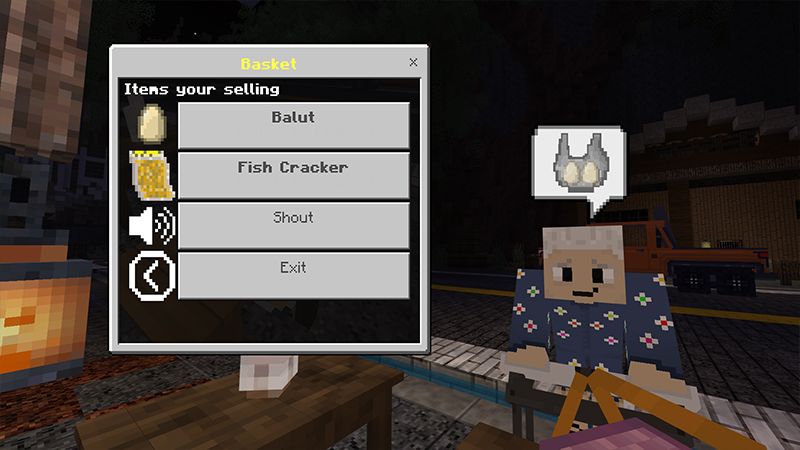Select Balut to sell

tap(293, 124)
